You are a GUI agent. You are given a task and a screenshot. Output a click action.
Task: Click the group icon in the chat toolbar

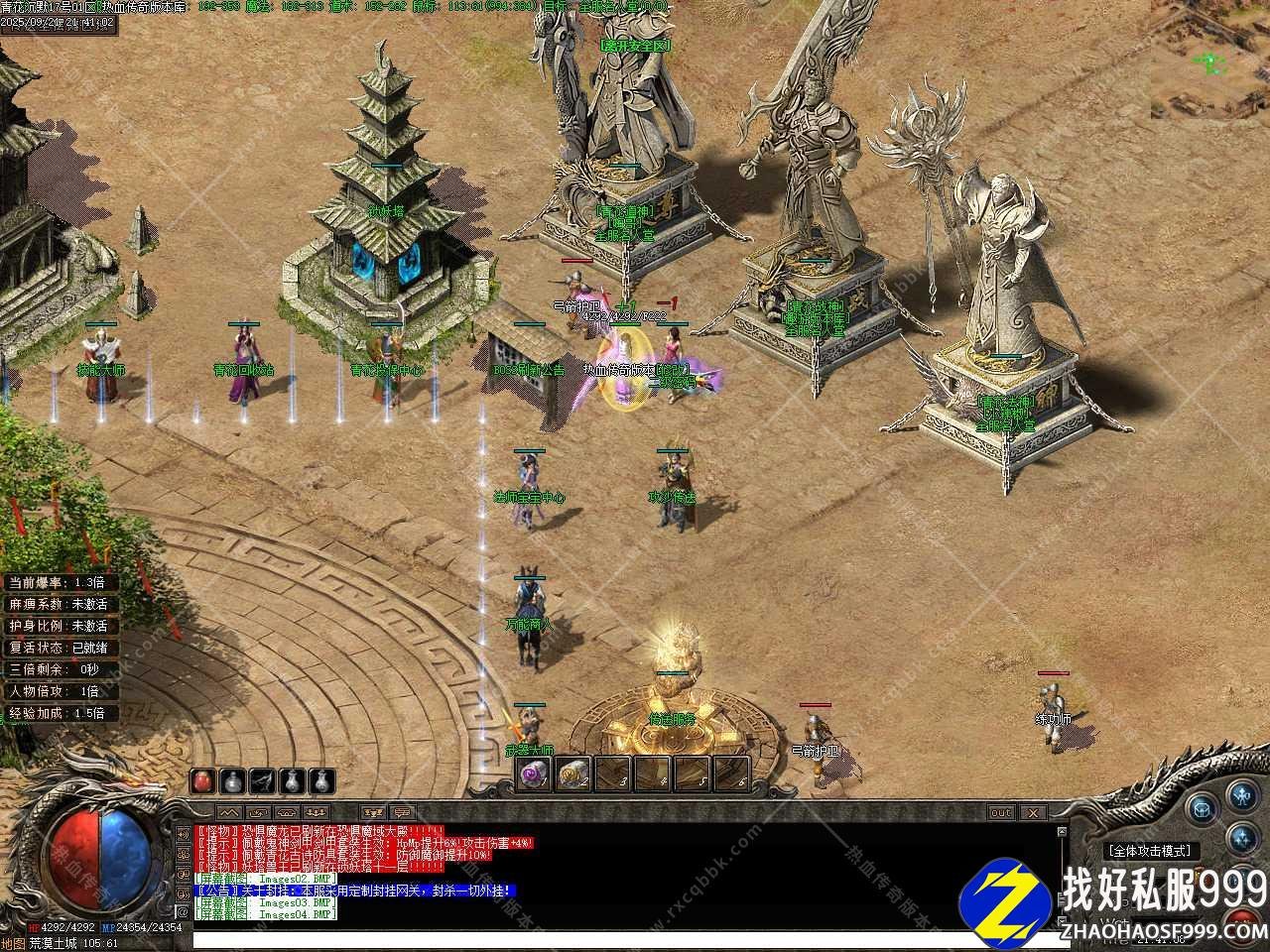point(316,812)
